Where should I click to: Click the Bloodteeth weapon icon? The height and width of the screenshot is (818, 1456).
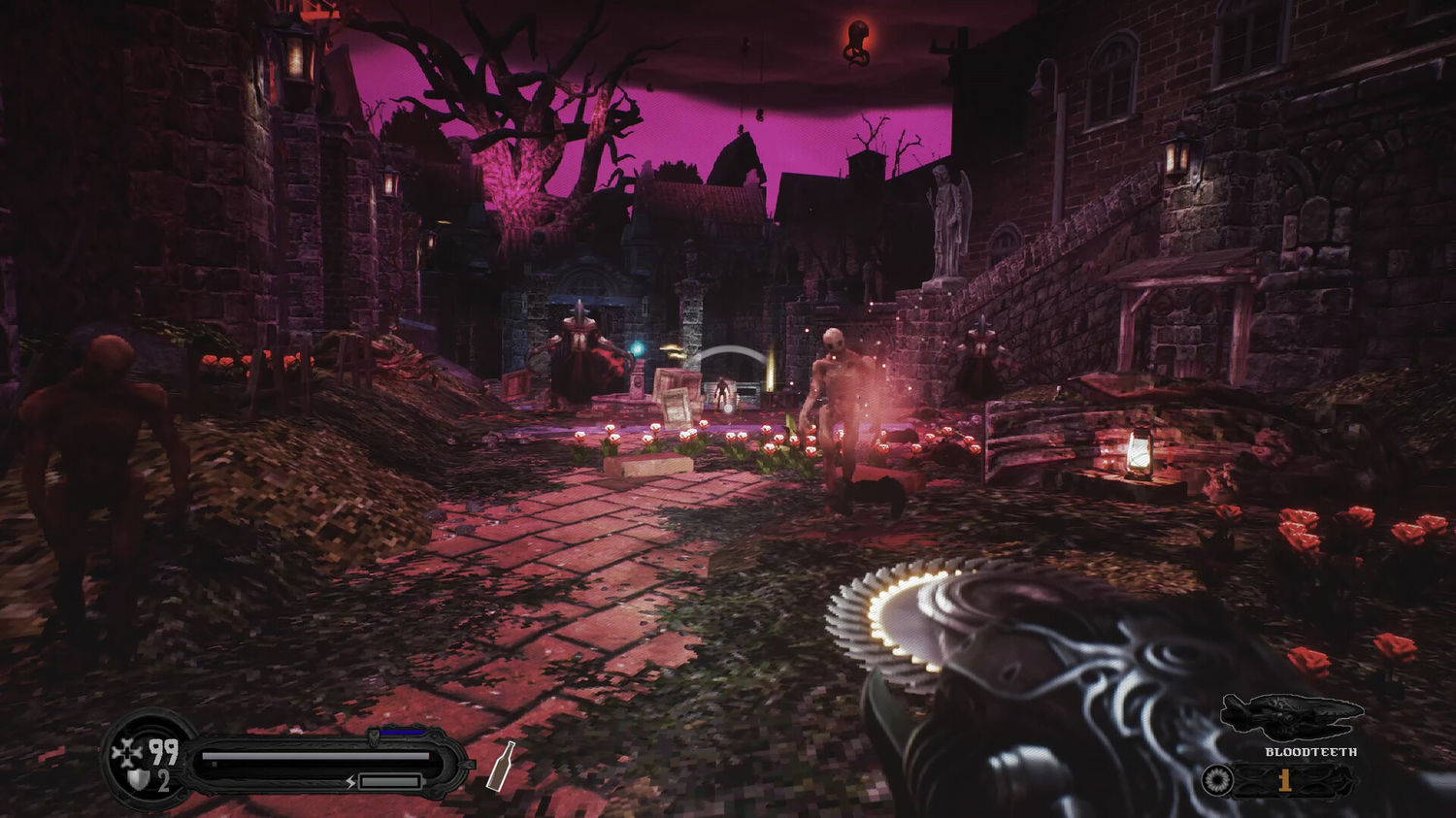tap(1291, 716)
